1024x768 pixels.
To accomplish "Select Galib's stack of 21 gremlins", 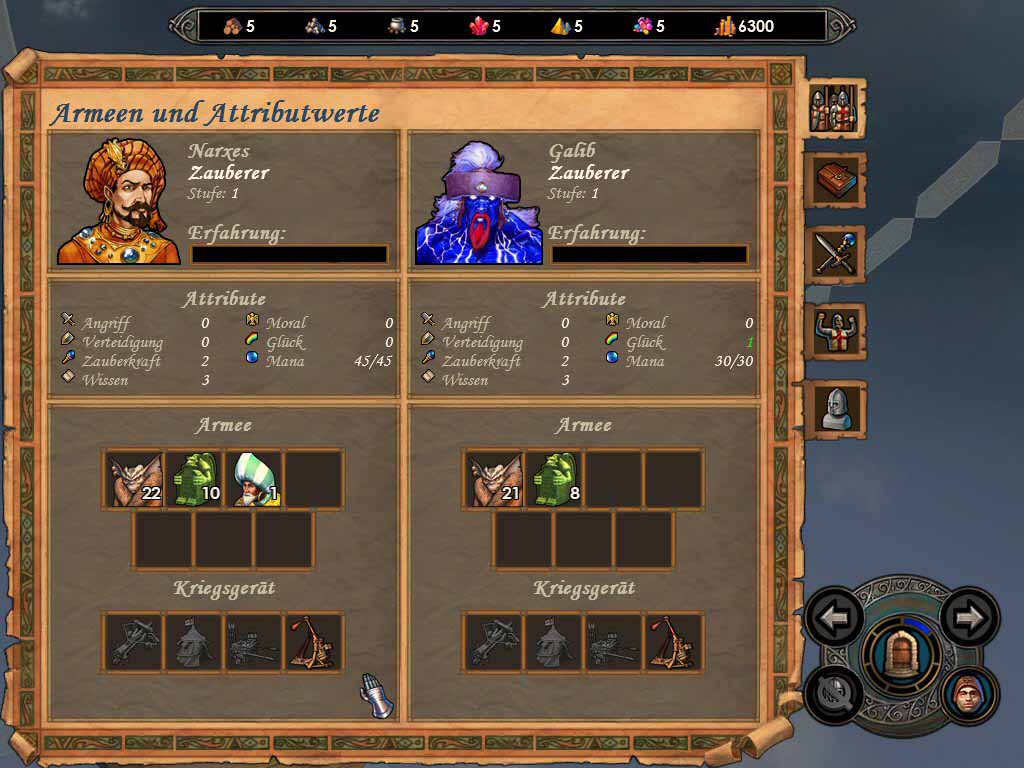I will [x=495, y=480].
